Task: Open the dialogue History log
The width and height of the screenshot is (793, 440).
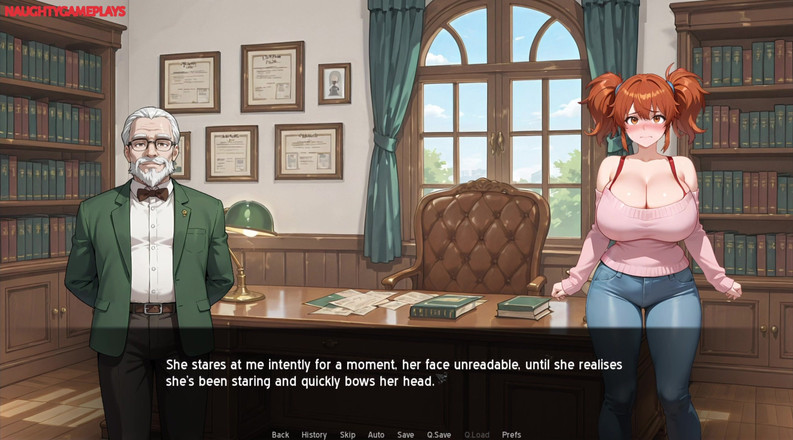Action: click(x=314, y=435)
